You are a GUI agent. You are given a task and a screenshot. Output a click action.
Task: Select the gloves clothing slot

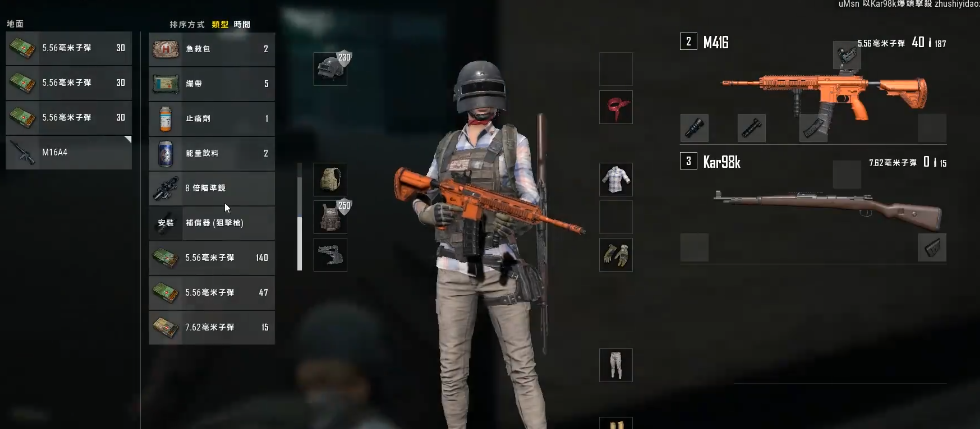click(616, 254)
